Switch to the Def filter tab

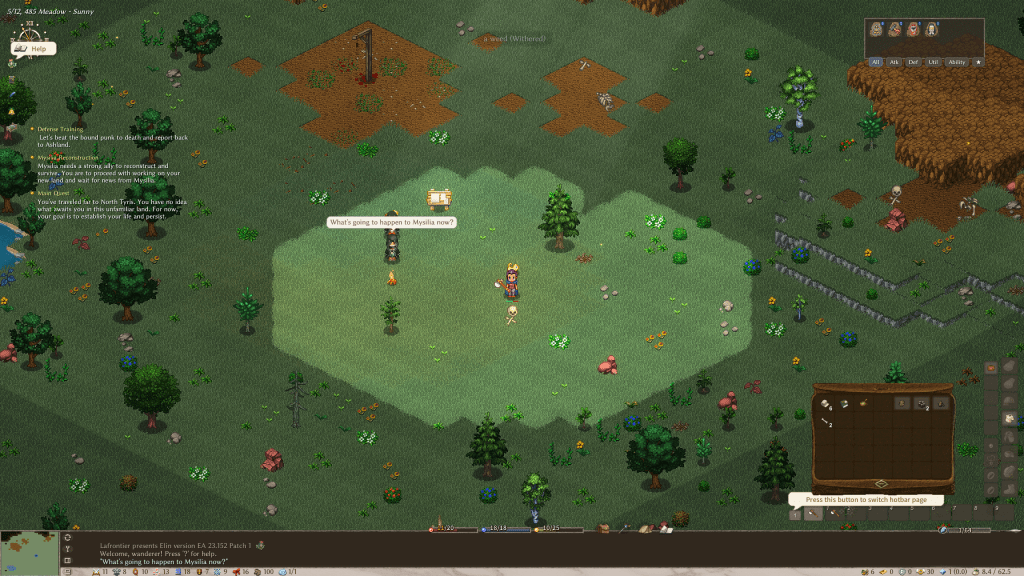914,62
